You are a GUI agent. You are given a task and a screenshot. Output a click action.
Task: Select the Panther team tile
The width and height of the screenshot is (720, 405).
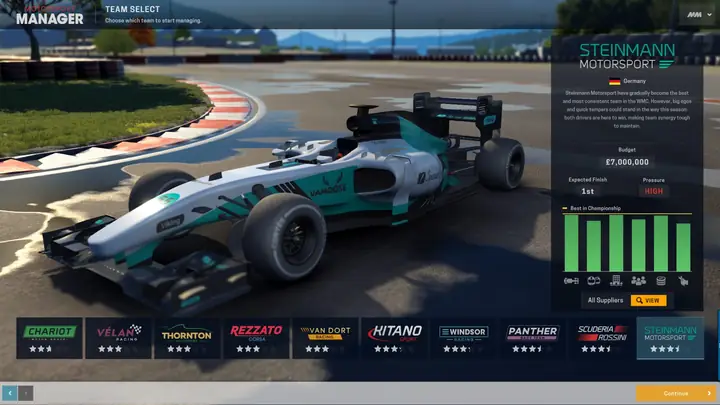tap(532, 338)
